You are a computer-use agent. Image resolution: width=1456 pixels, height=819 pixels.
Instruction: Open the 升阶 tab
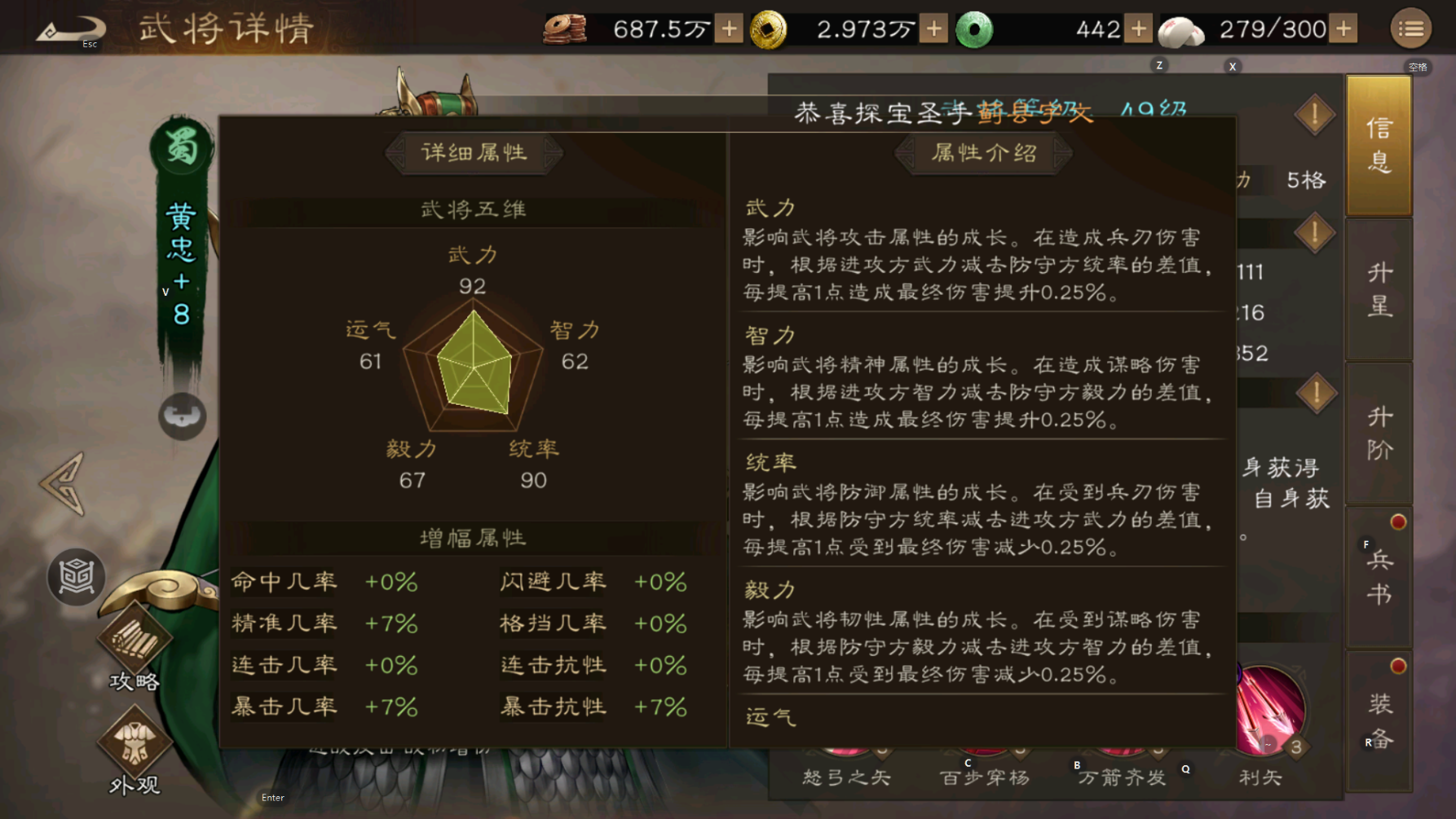[1379, 434]
